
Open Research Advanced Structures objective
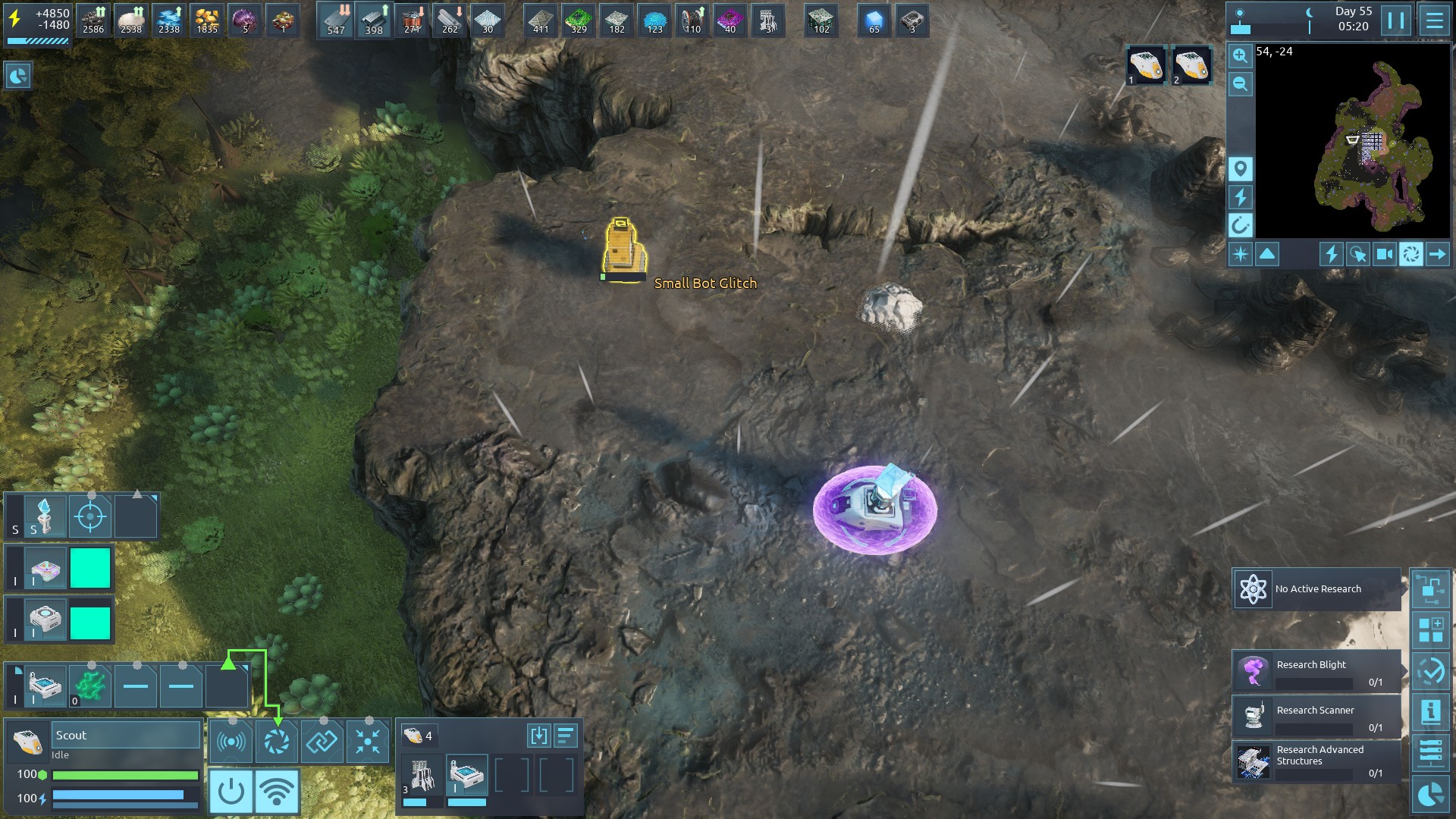(x=1316, y=761)
